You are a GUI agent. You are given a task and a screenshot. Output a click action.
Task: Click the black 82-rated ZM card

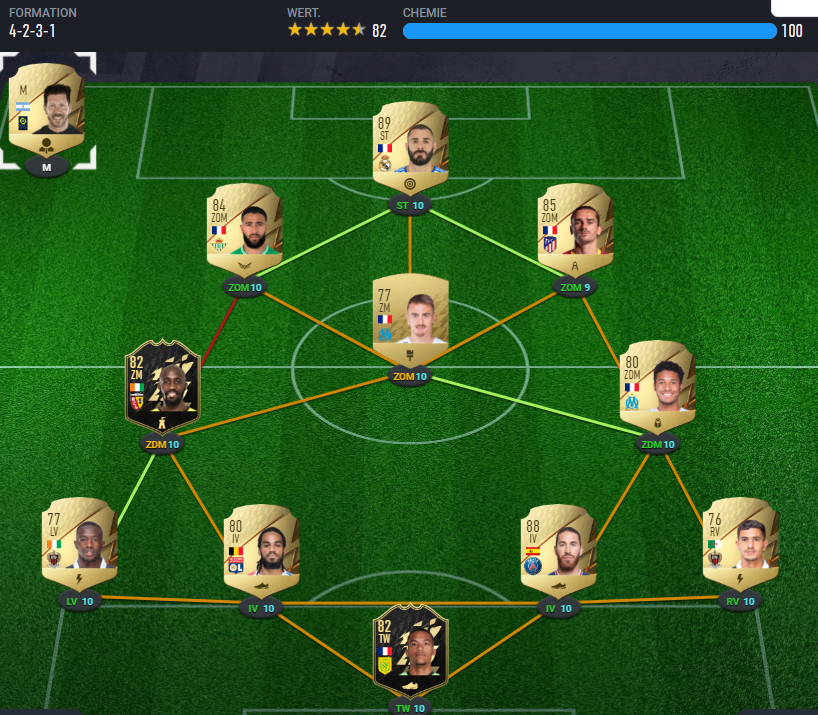[x=162, y=388]
